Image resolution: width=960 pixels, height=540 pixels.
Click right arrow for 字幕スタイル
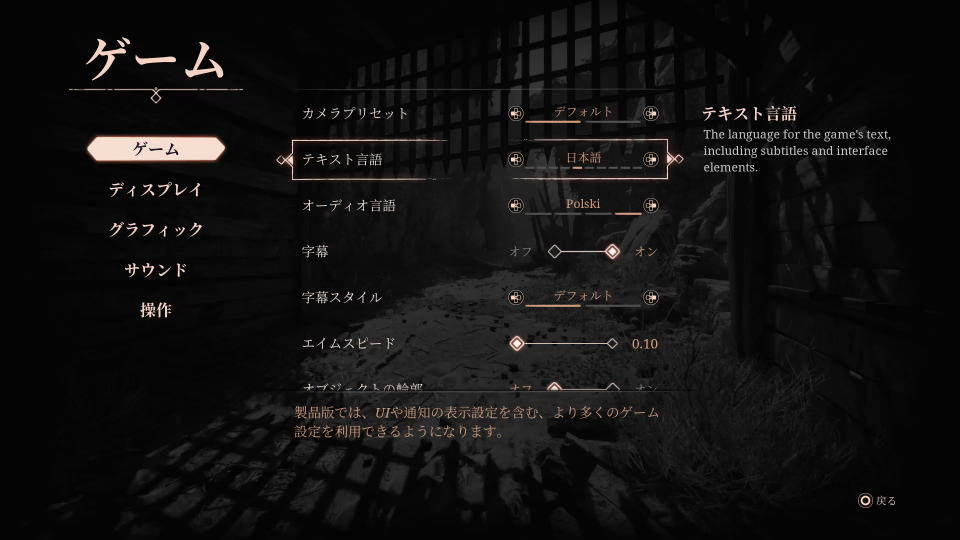[651, 297]
